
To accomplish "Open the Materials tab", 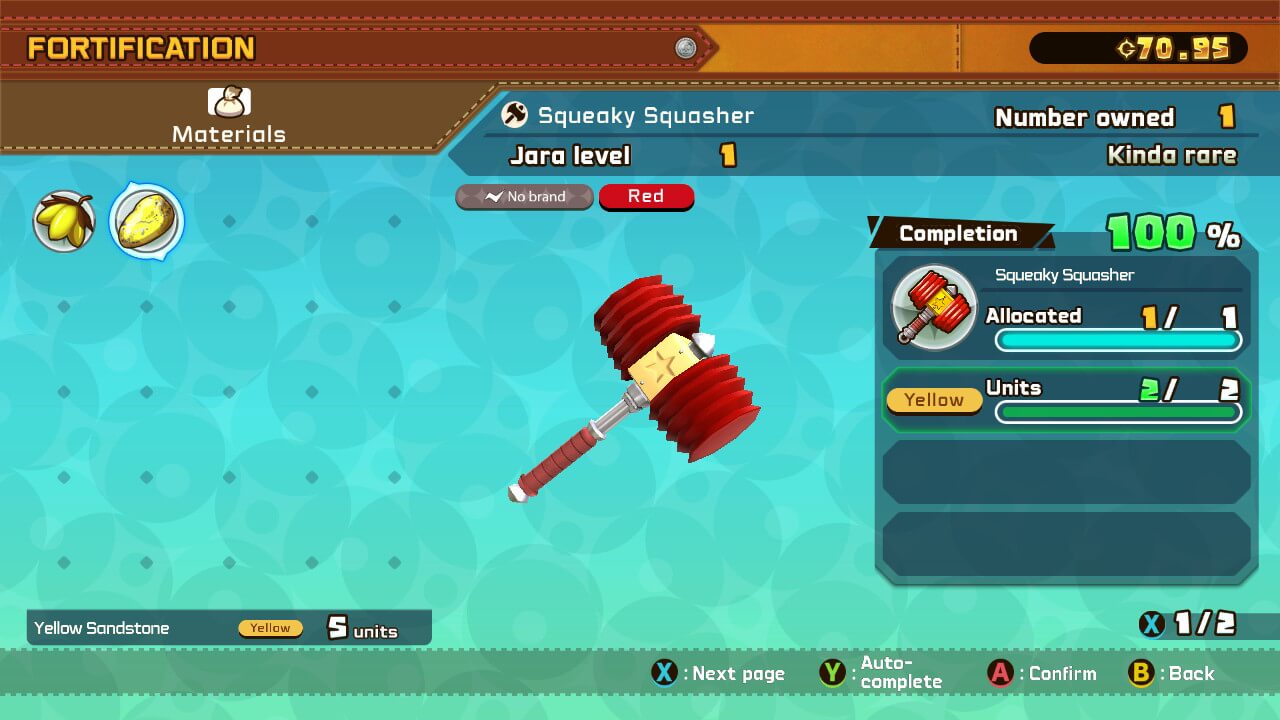I will click(229, 117).
